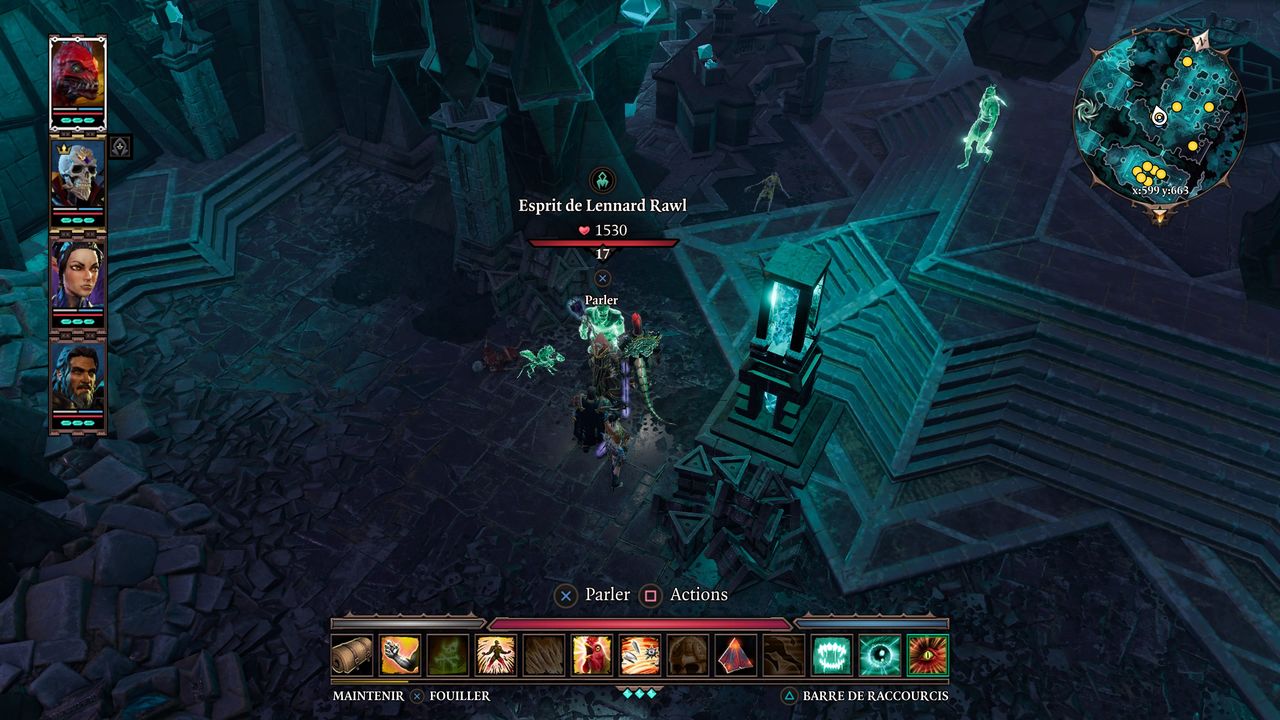
Task: Activate the flying blades skill
Action: 640,655
